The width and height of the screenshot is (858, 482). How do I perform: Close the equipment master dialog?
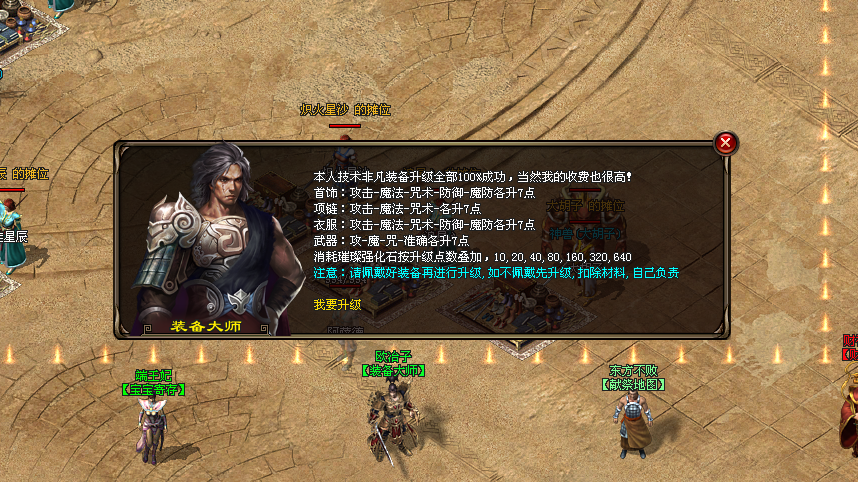[x=727, y=143]
